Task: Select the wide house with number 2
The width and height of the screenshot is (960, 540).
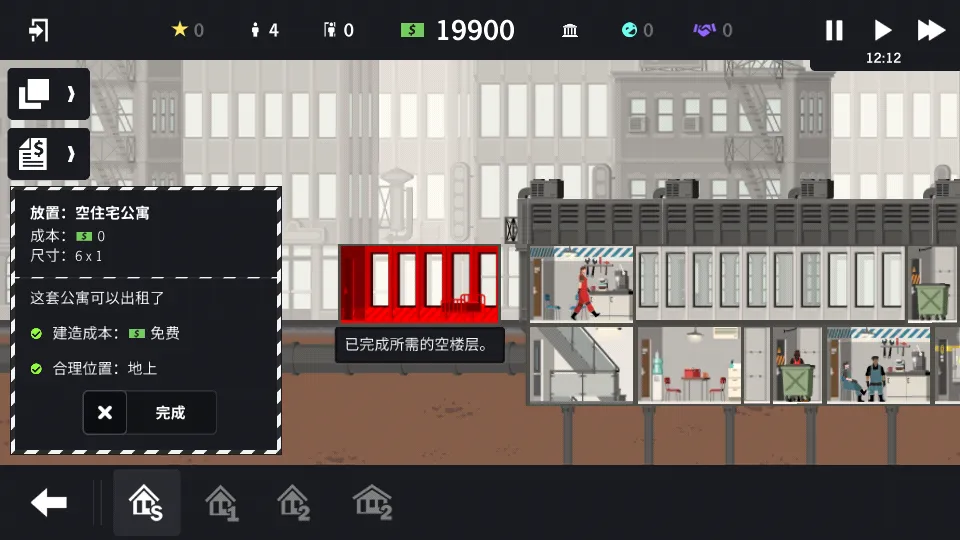Action: (x=372, y=502)
